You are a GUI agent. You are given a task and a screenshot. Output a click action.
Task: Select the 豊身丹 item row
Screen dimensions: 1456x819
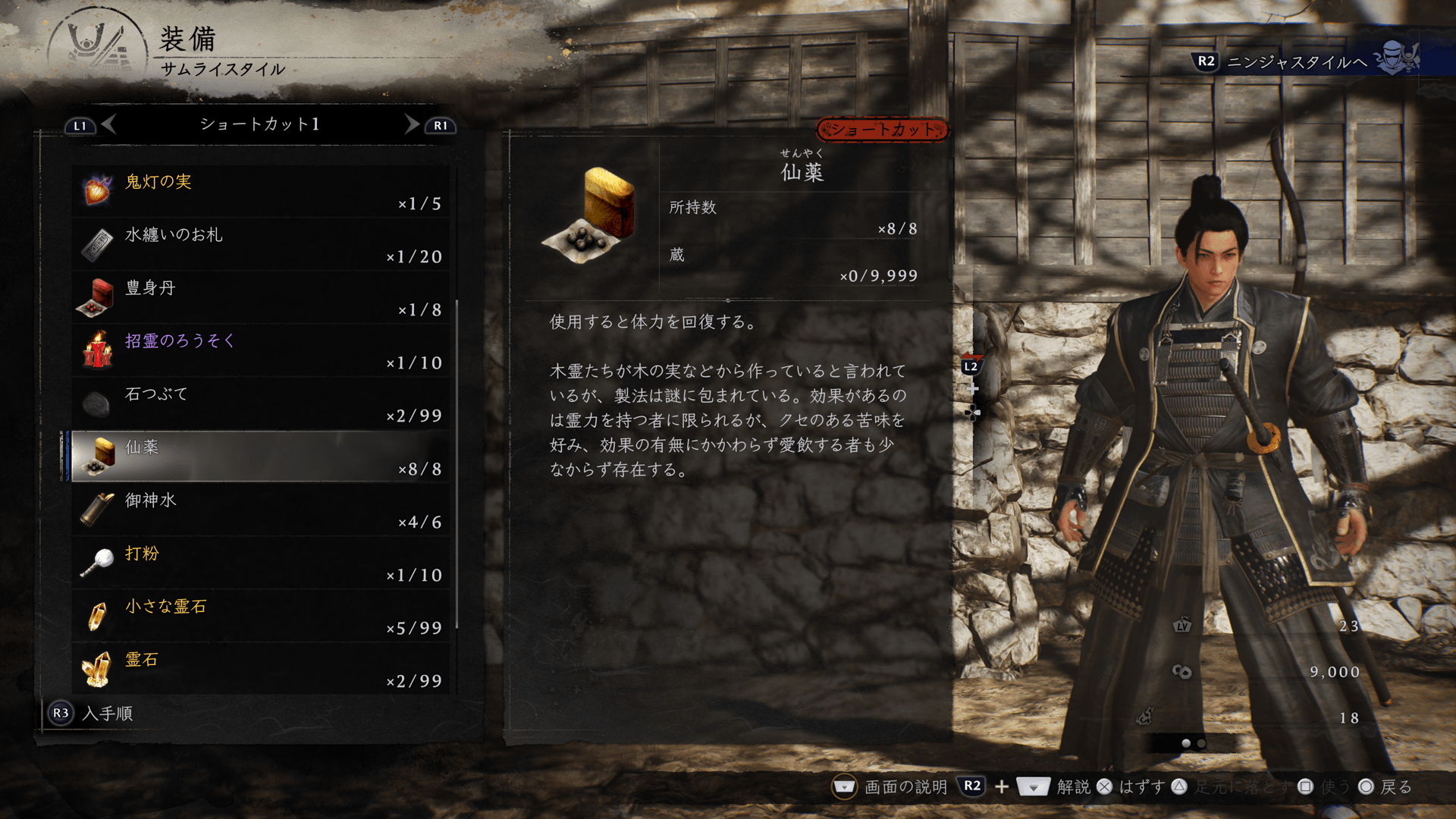[x=262, y=297]
